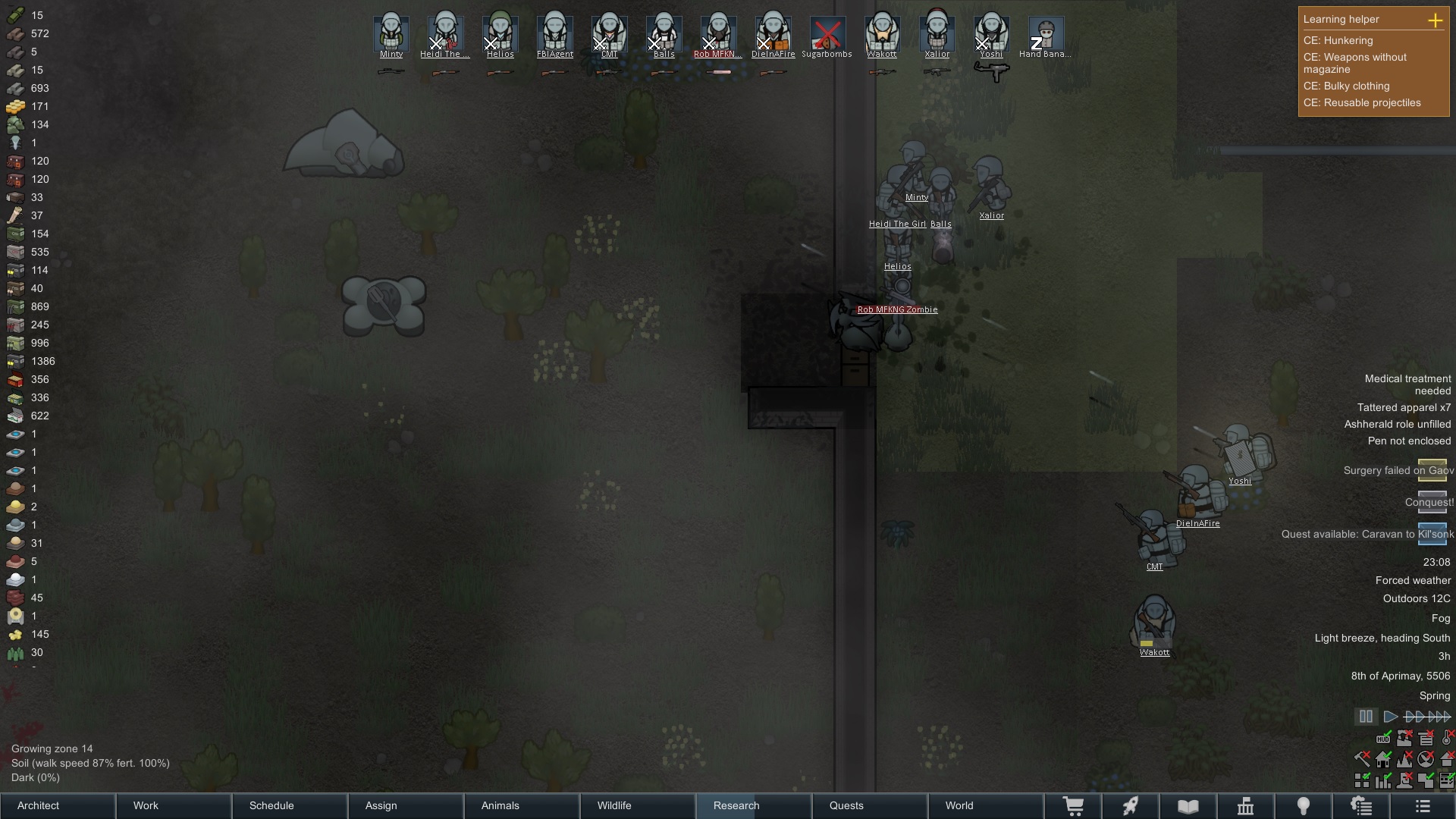Viewport: 1456px width, 819px height.
Task: Open the mod settings gear-list icon
Action: pos(1361,805)
